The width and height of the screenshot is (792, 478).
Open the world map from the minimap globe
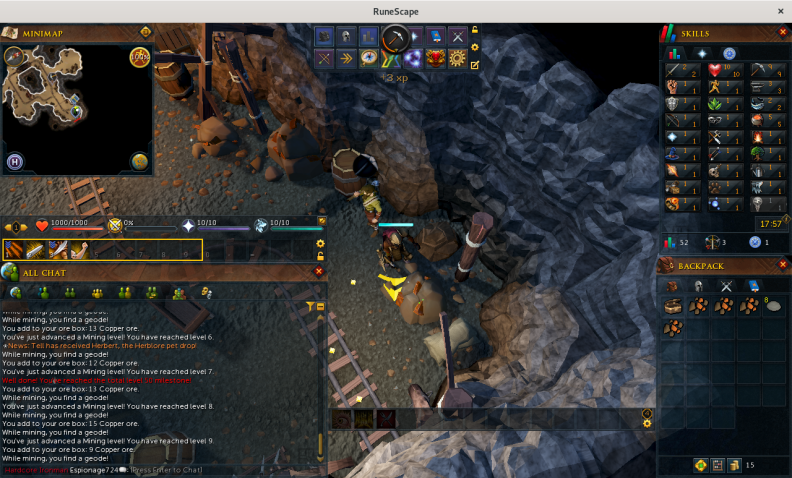[139, 161]
